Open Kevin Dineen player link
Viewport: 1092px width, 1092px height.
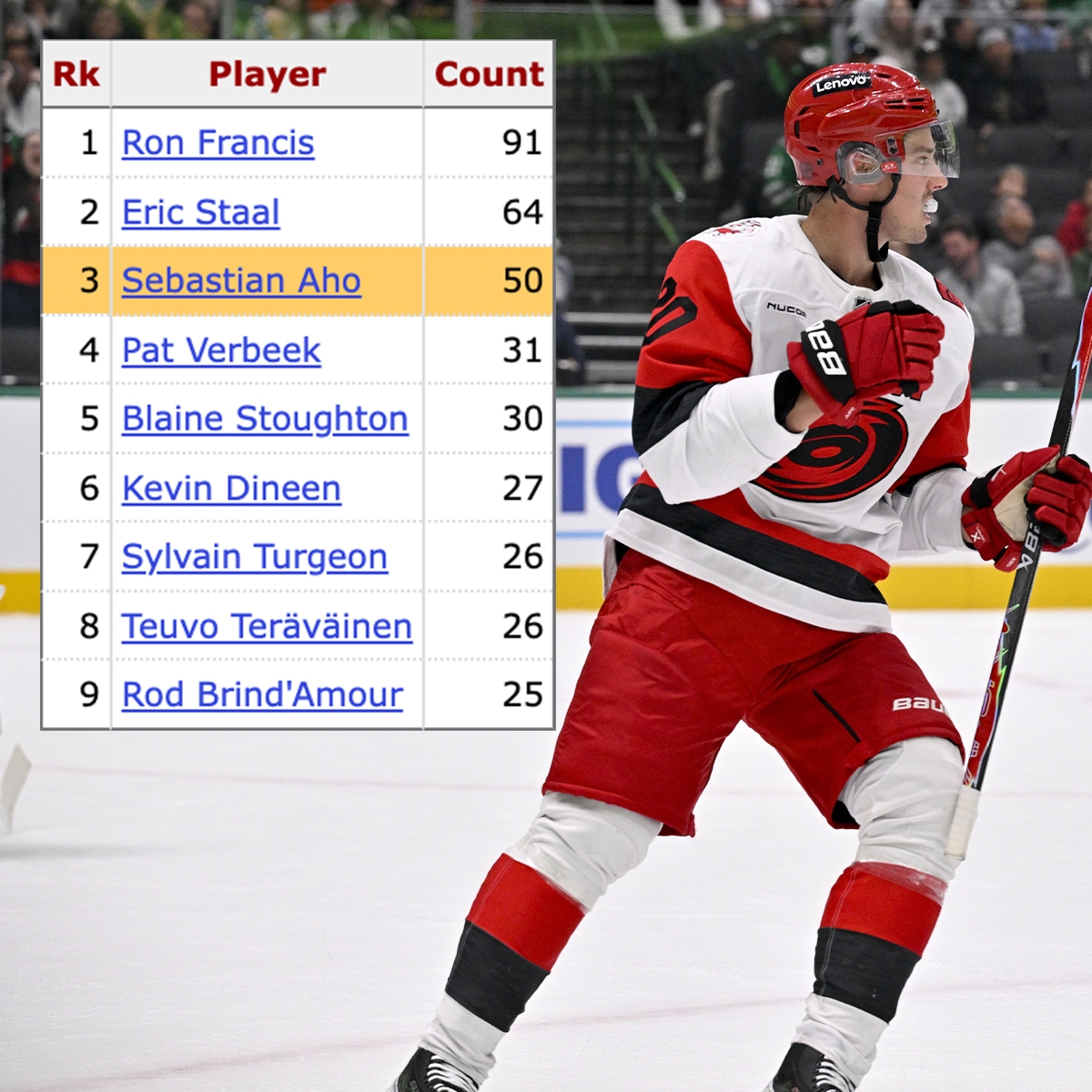click(x=231, y=489)
